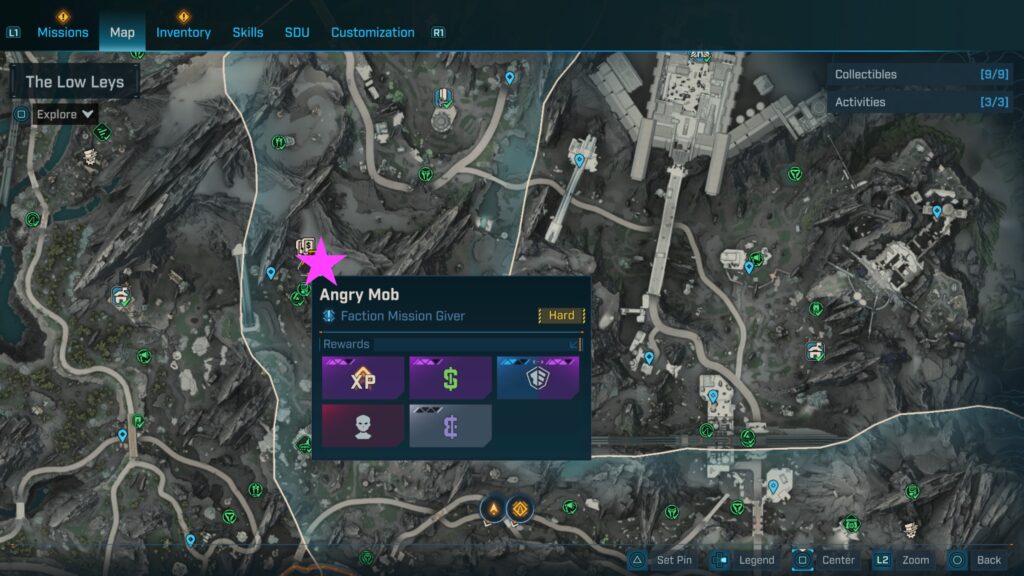Select the Collectibles tracker row

(x=922, y=74)
